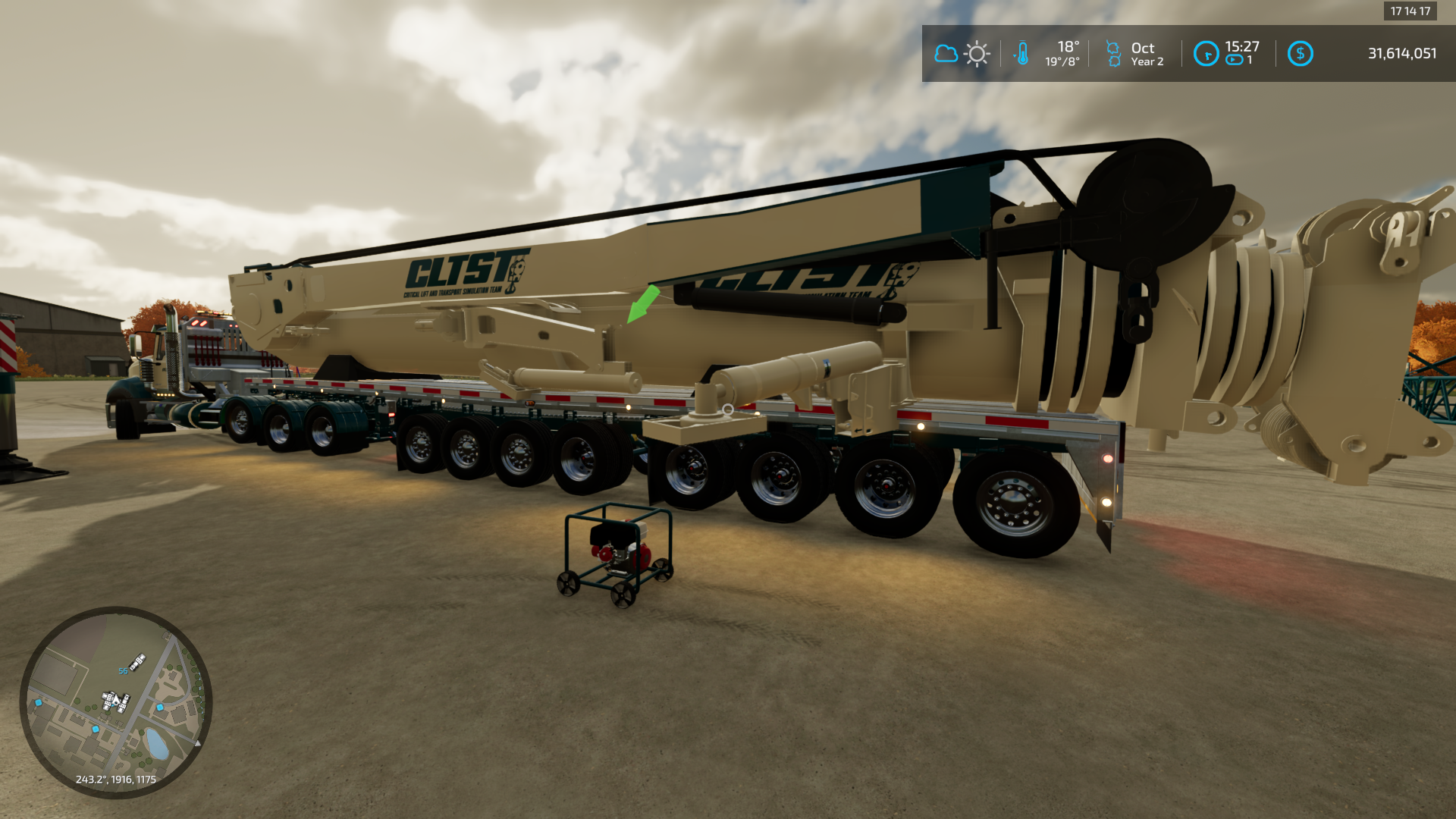Click the white triangle marker on minimap edge

click(x=198, y=744)
